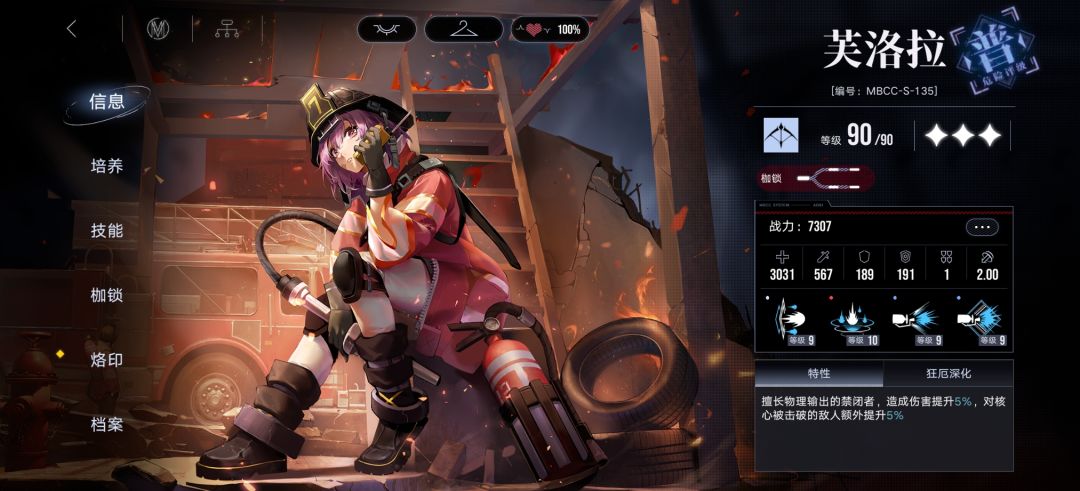Select the level 10 water splash skill
1080x491 pixels.
pyautogui.click(x=850, y=320)
